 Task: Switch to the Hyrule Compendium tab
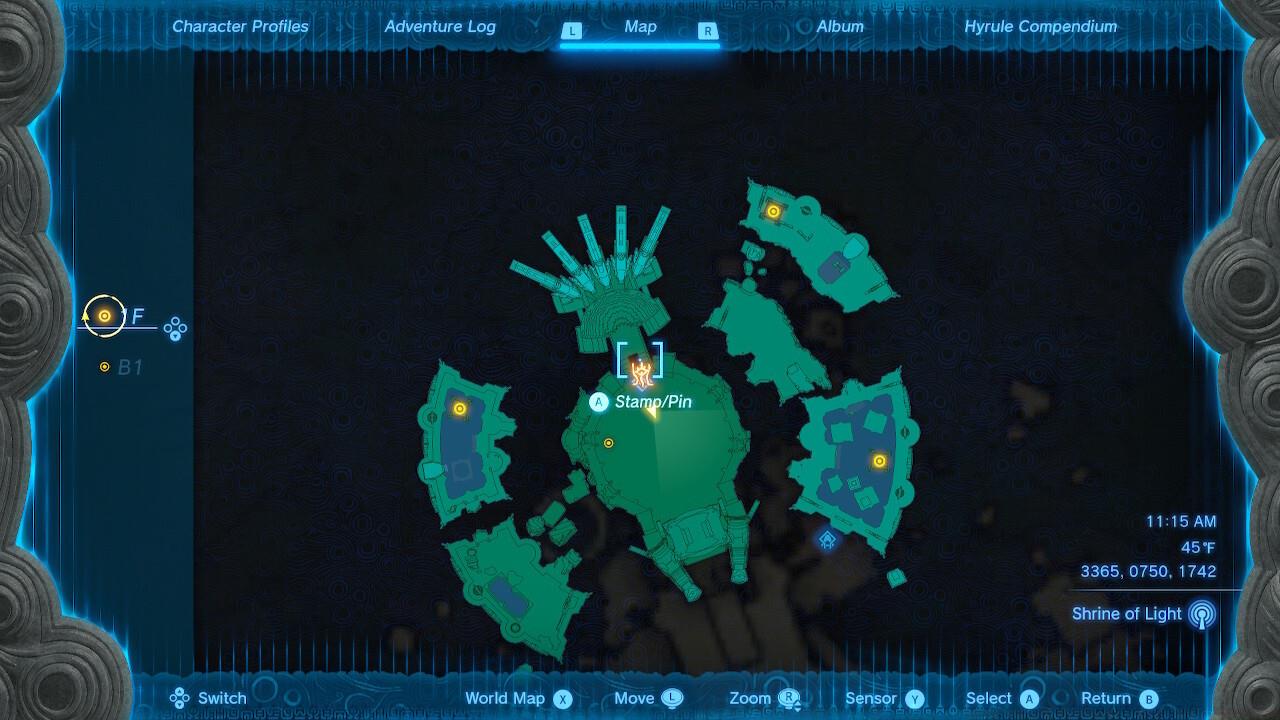point(1040,26)
